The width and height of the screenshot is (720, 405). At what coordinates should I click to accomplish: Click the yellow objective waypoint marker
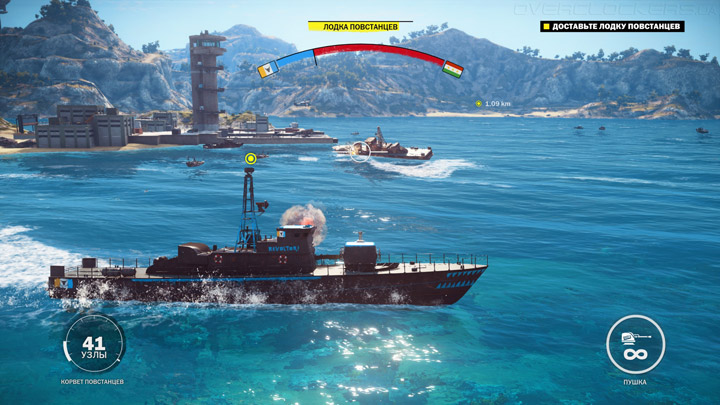tap(251, 158)
